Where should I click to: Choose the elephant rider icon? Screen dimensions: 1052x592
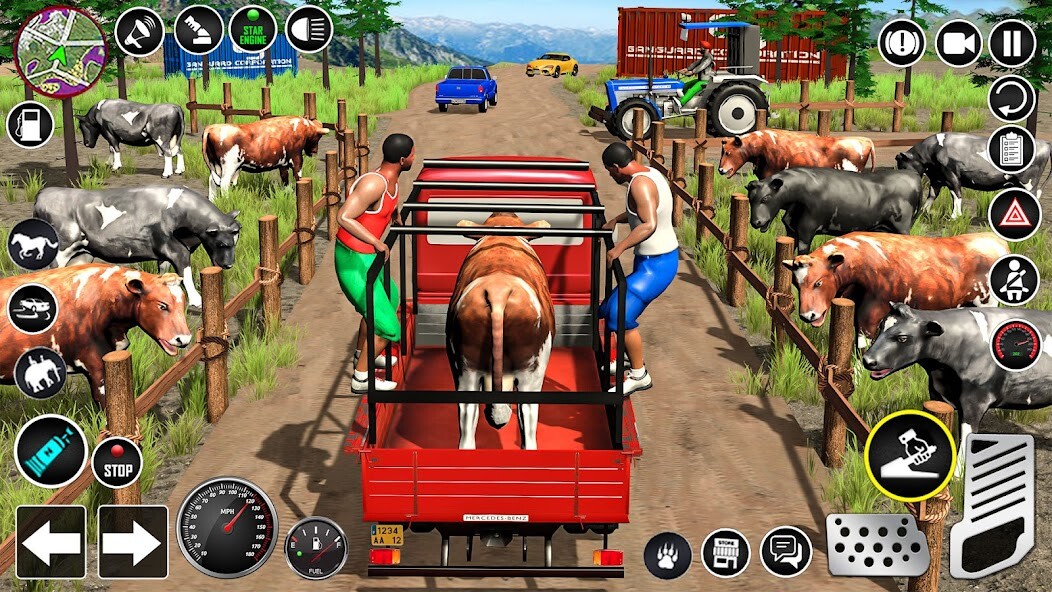40,371
